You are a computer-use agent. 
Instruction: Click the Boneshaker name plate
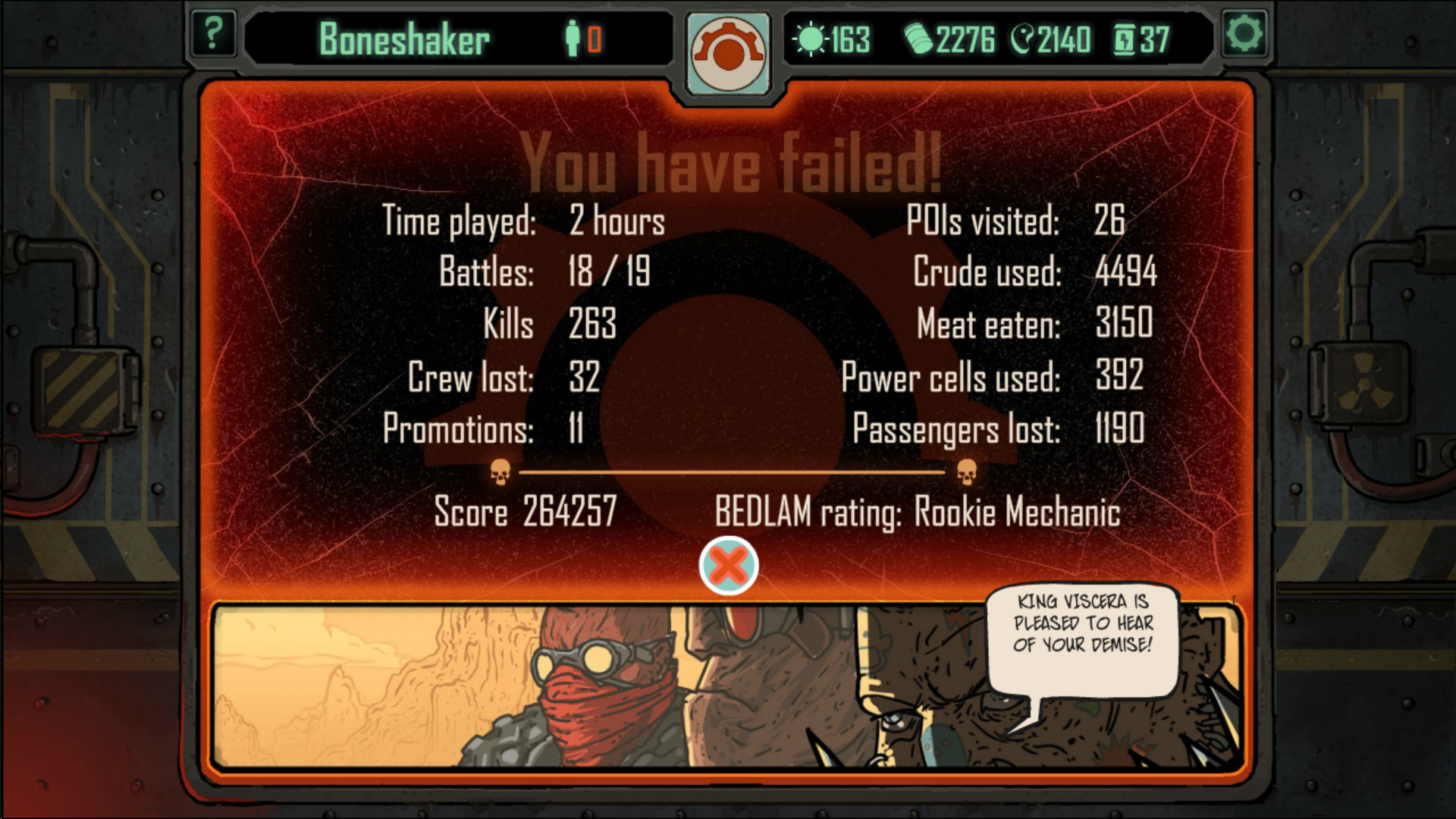[x=406, y=38]
